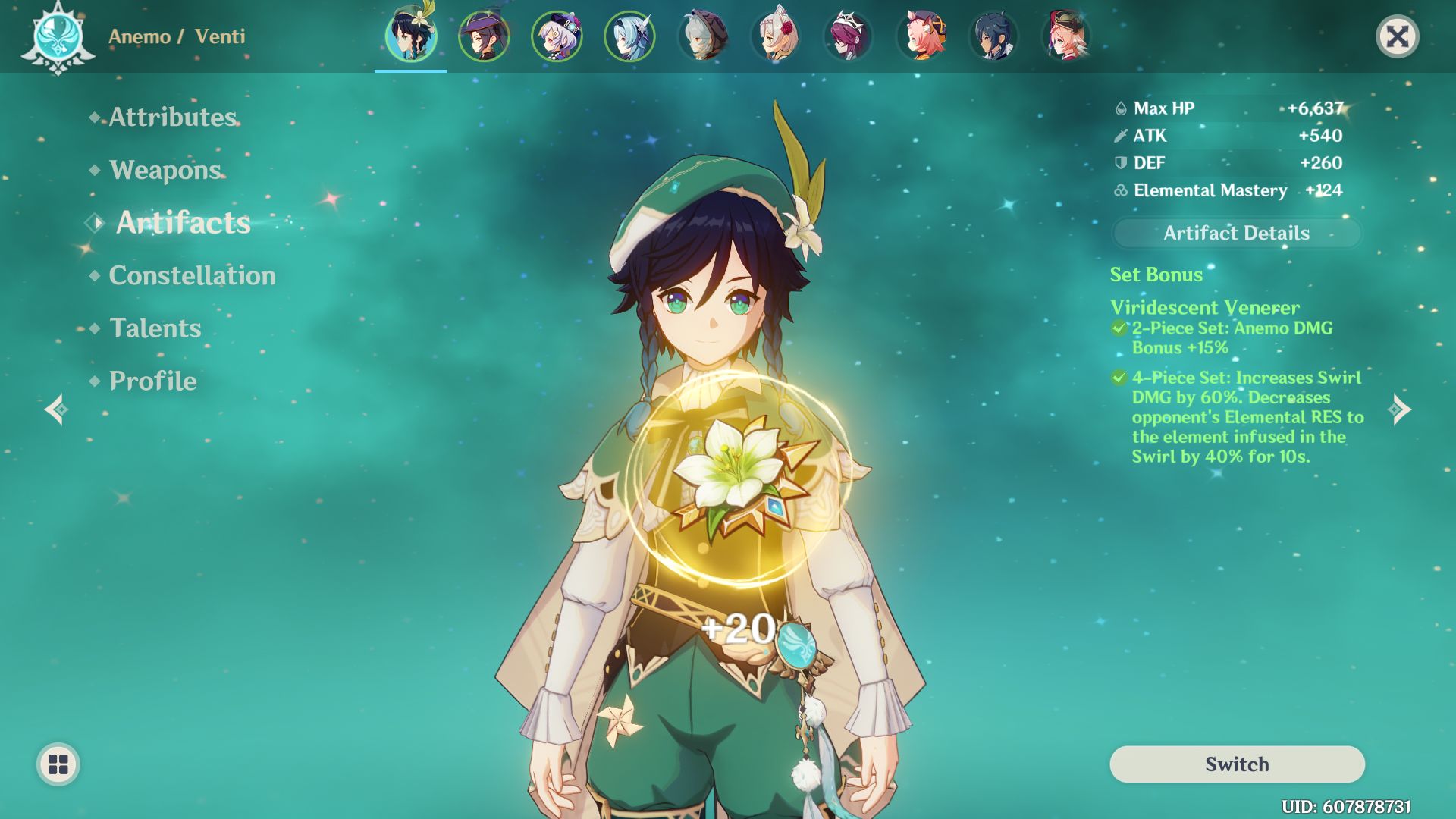This screenshot has height=819, width=1456.
Task: Select Venti's portrait in the character bar
Action: [411, 36]
